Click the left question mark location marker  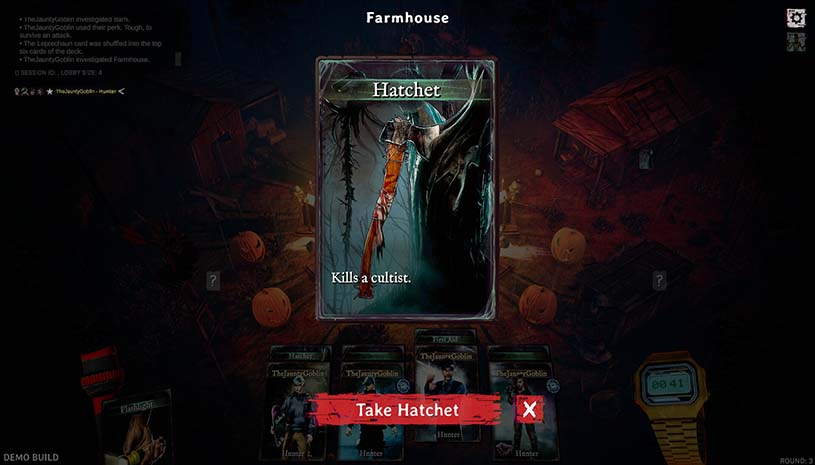click(x=213, y=281)
